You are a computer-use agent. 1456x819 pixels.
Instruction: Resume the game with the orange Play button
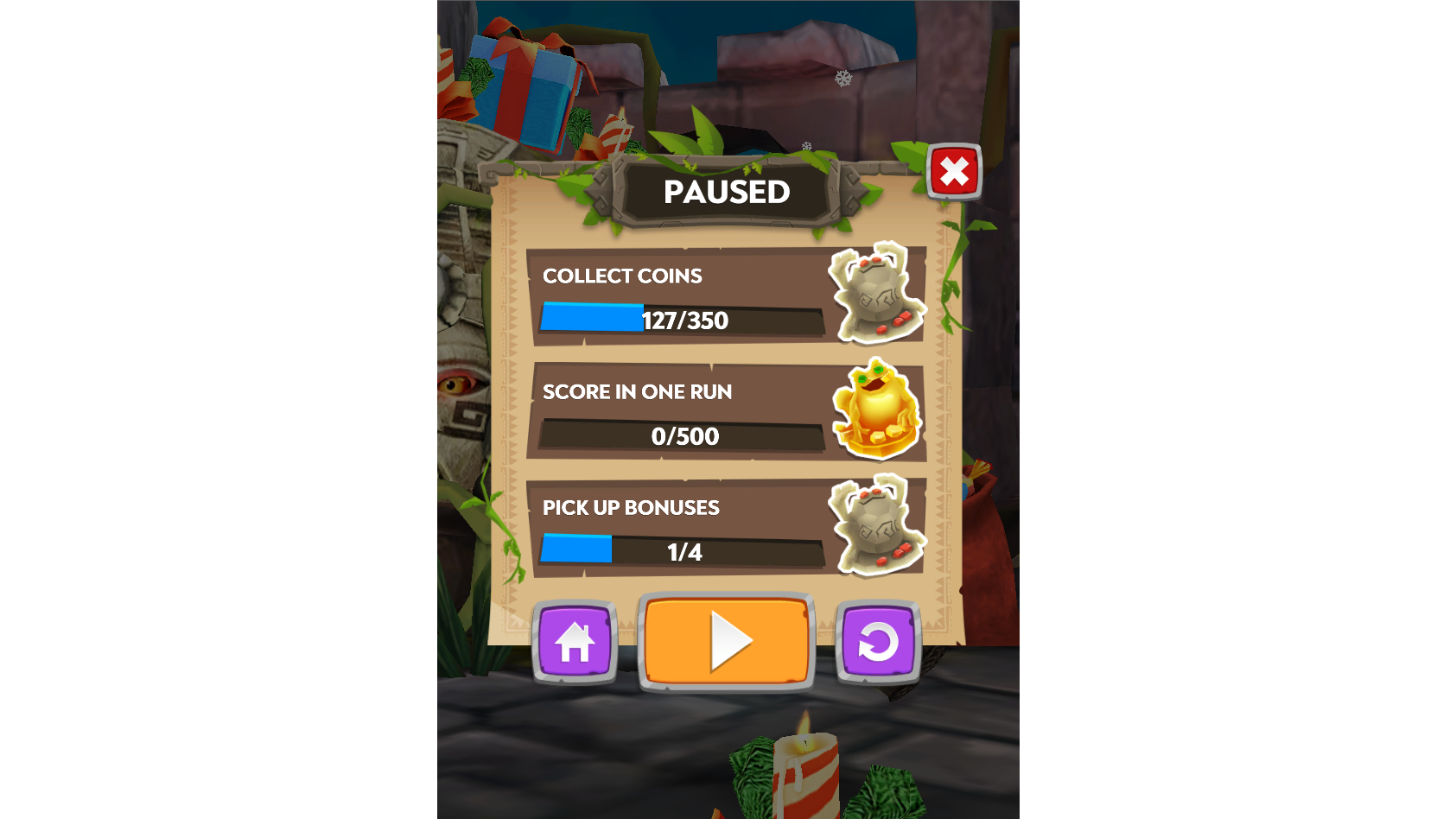coord(727,640)
